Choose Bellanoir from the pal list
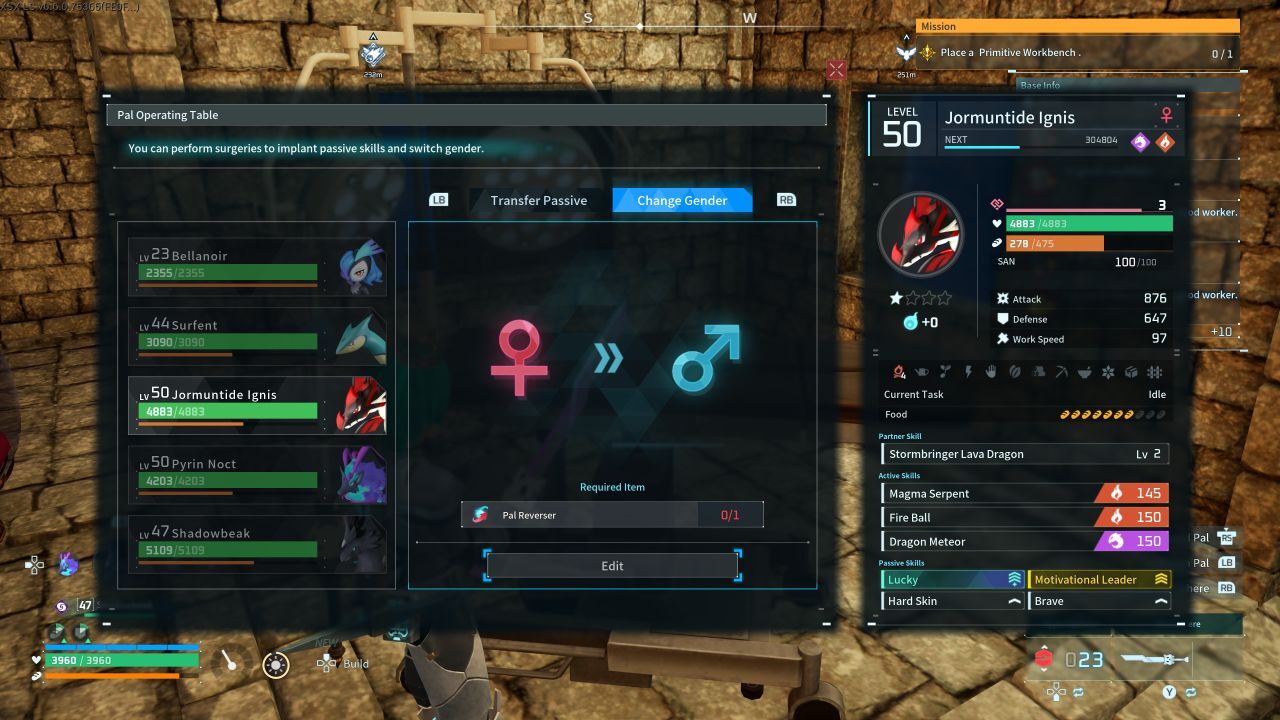Image resolution: width=1280 pixels, height=720 pixels. coord(257,267)
